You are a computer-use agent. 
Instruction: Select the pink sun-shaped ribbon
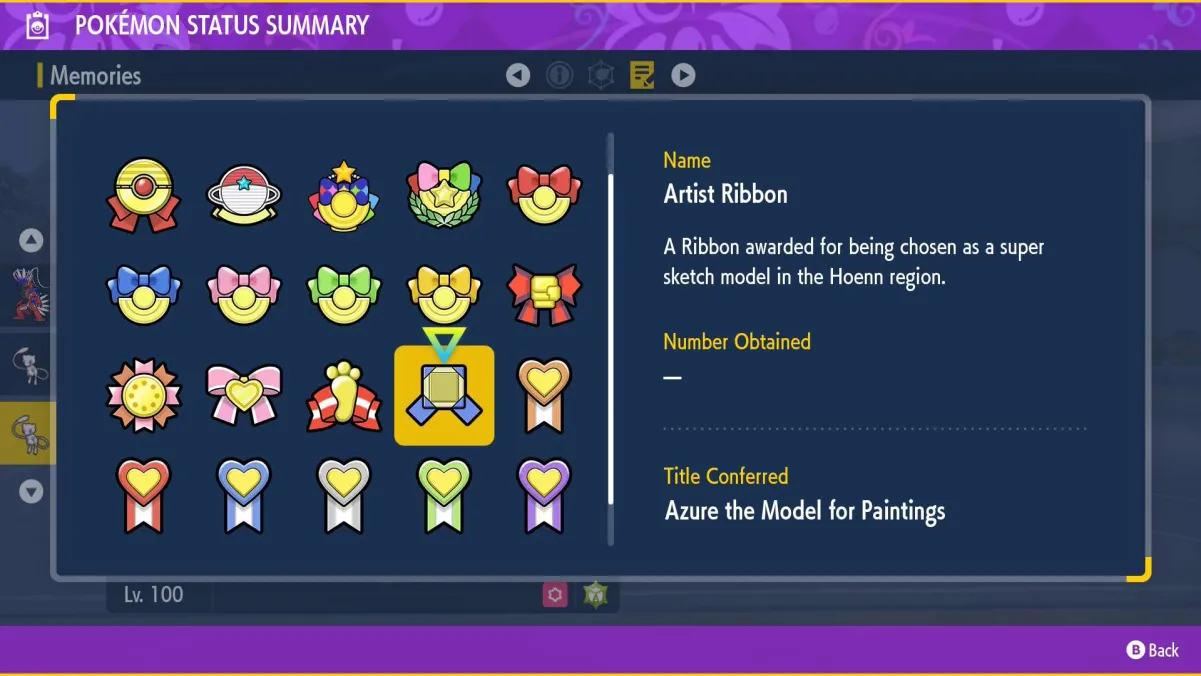(x=144, y=395)
